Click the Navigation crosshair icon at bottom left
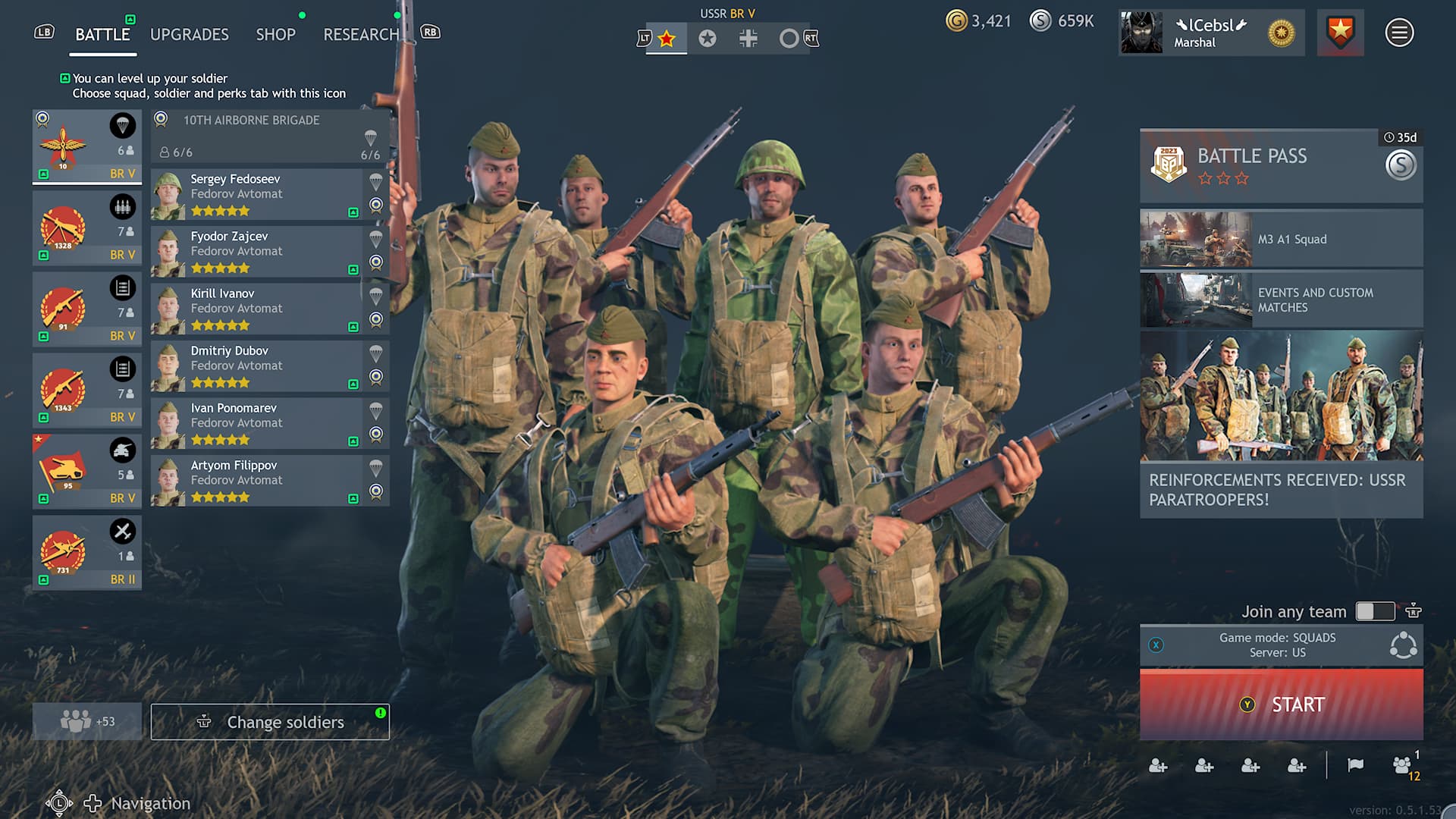 92,802
